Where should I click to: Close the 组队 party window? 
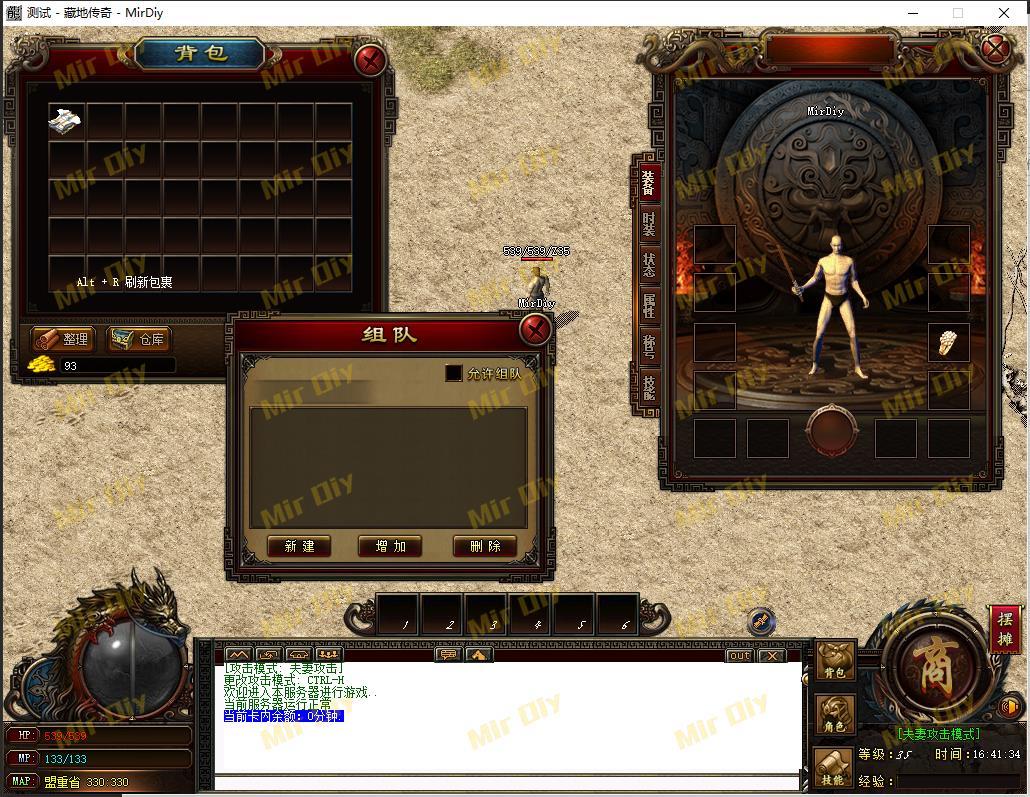[x=536, y=329]
